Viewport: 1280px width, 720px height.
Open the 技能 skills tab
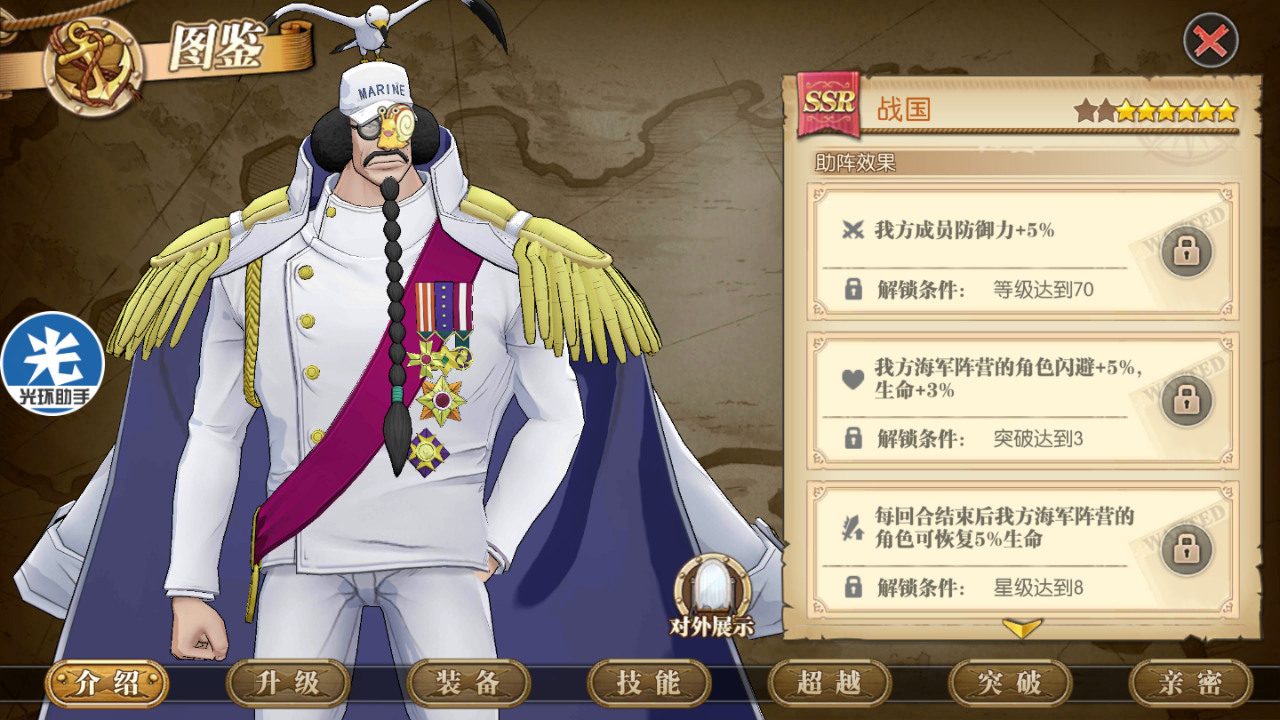[649, 684]
